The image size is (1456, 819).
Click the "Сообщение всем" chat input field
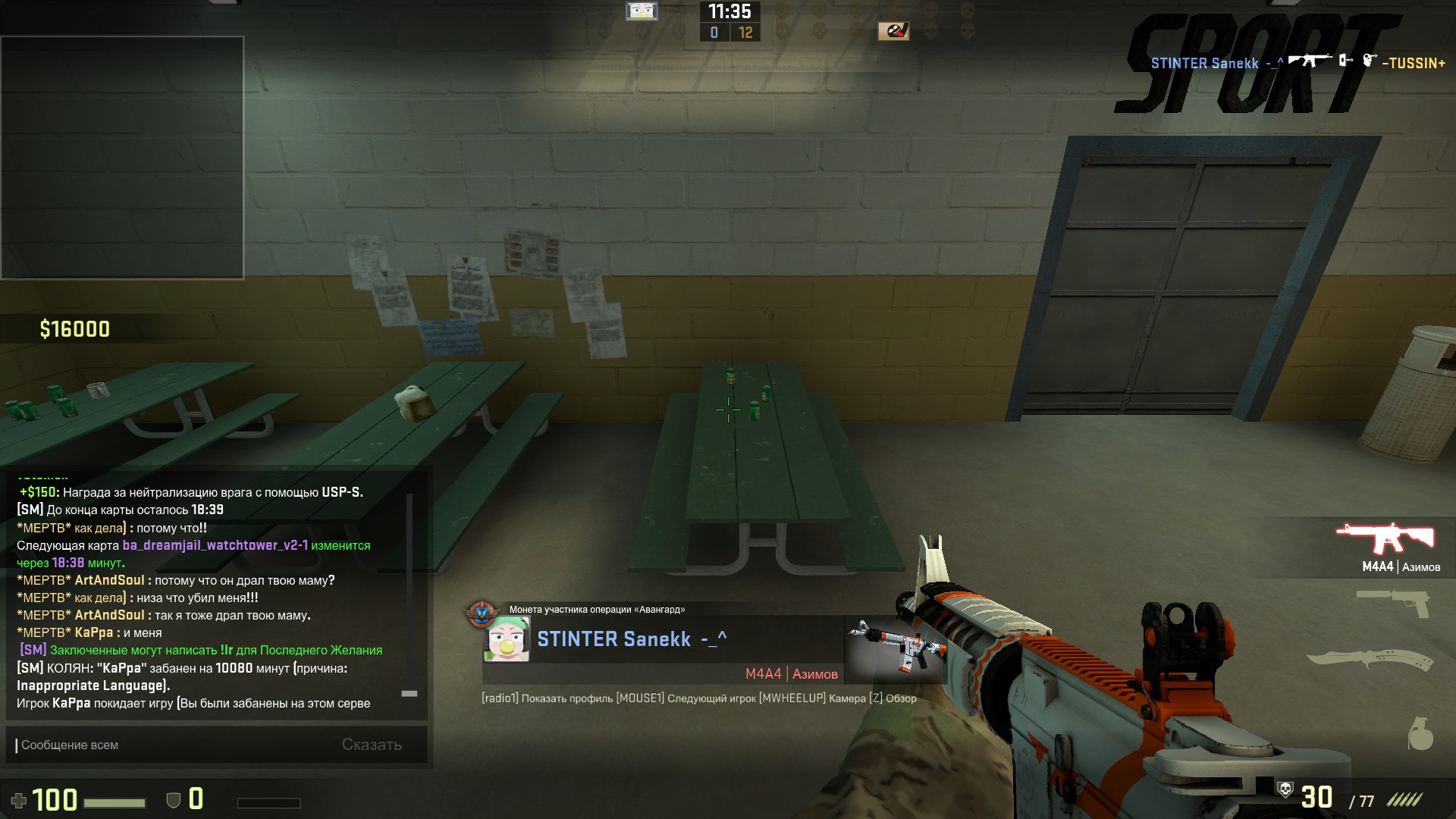[x=174, y=745]
